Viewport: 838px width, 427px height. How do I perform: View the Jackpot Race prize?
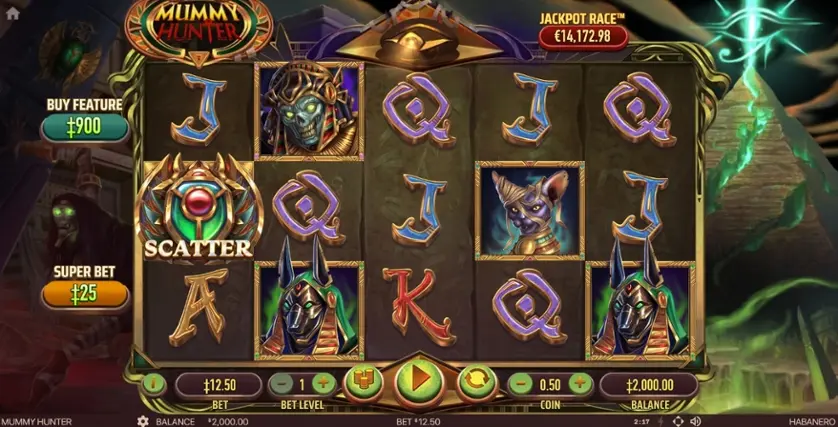(x=583, y=37)
